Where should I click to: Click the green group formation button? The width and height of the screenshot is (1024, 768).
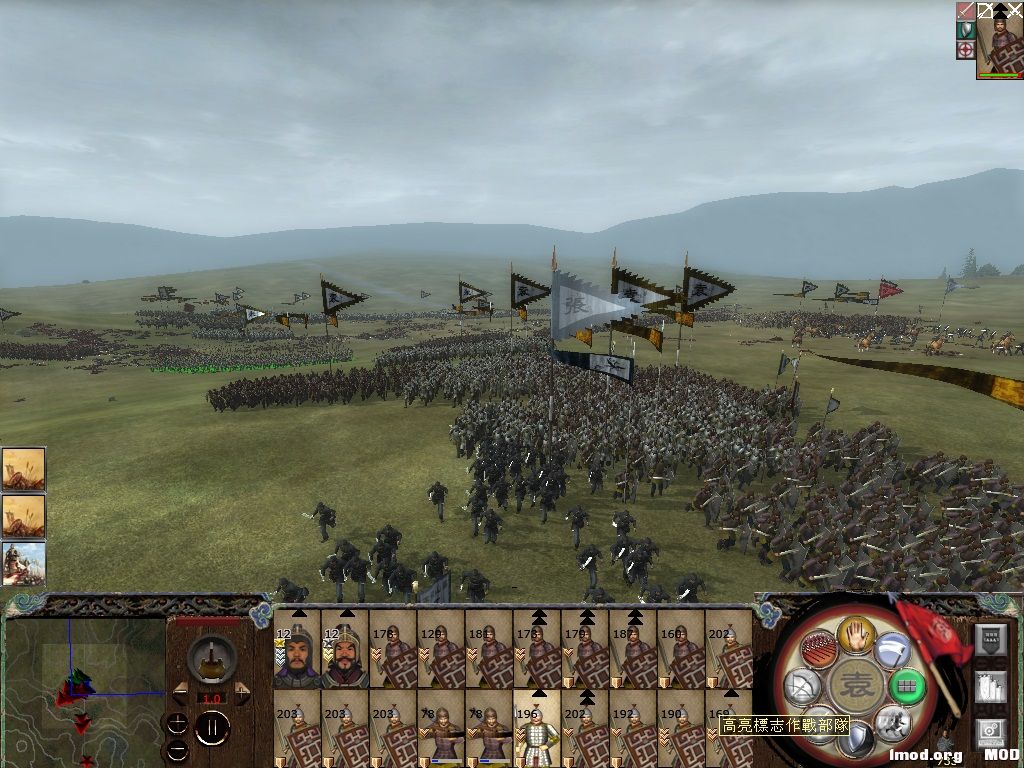907,686
